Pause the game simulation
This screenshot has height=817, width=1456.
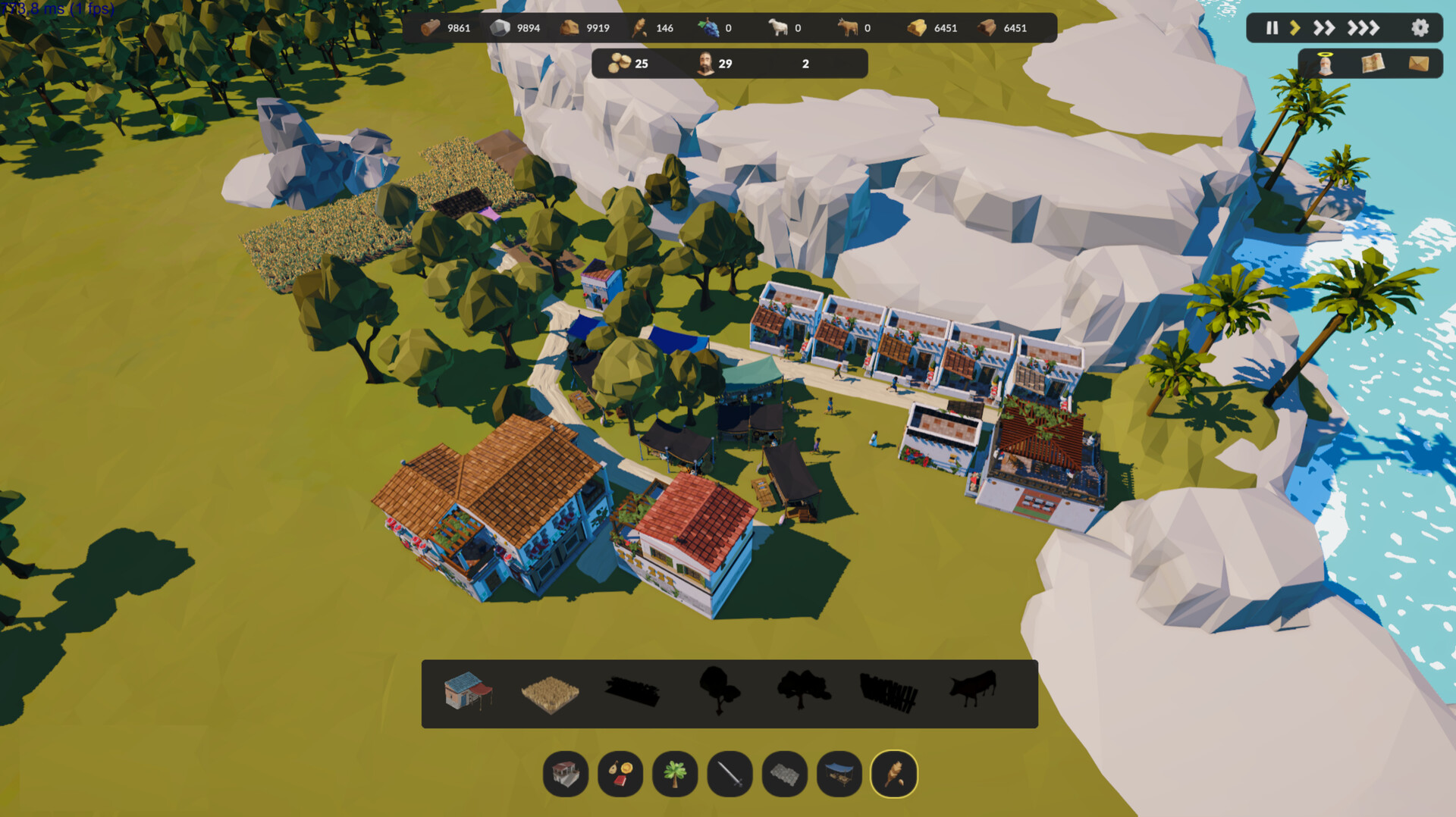(1271, 28)
